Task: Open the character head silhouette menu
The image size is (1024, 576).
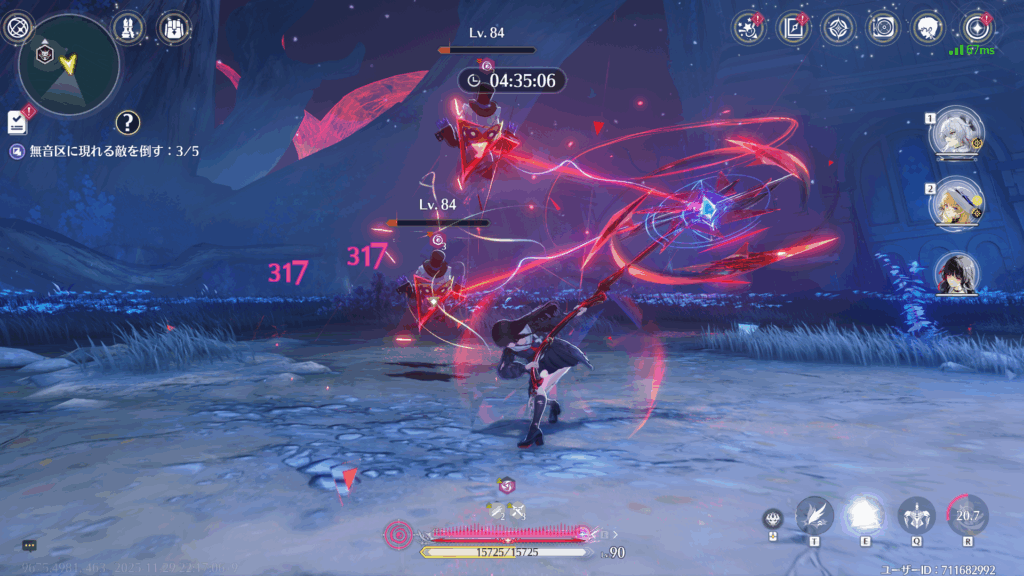Action: [930, 27]
